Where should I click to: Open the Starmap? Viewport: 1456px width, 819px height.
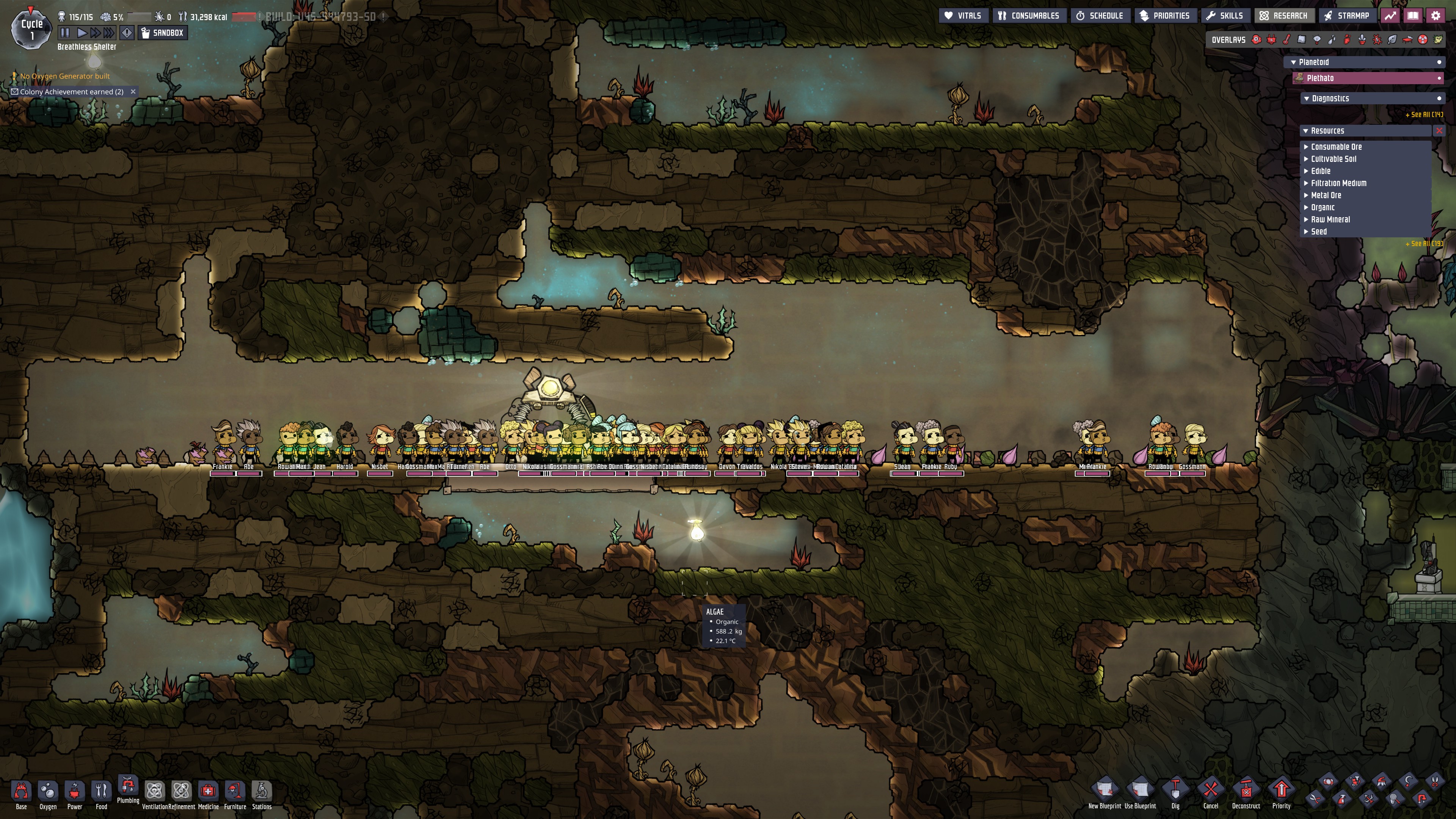1347,16
